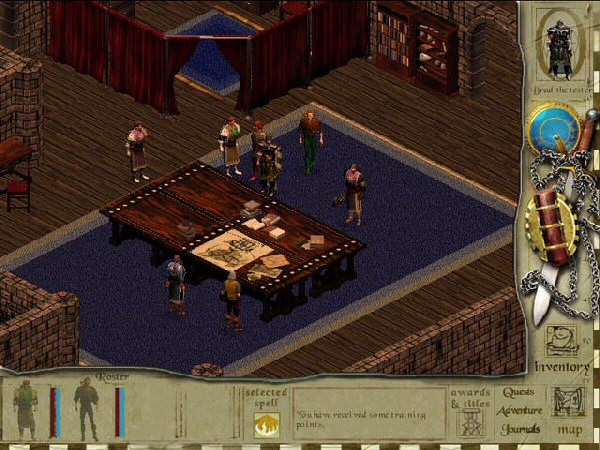Open the map scroll
Image resolution: width=600 pixels, height=450 pixels.
(x=569, y=402)
